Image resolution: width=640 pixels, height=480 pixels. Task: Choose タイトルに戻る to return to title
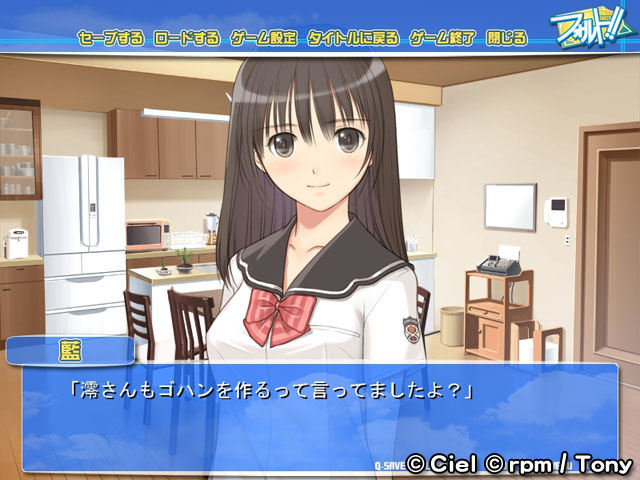354,39
